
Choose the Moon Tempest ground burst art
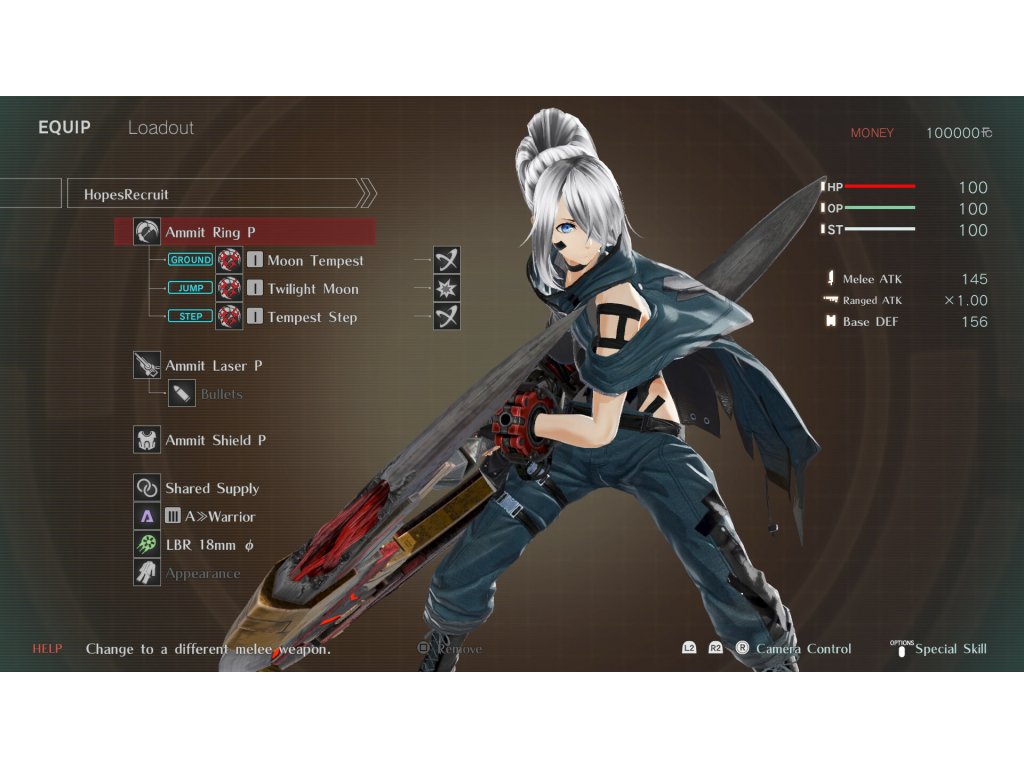[315, 261]
